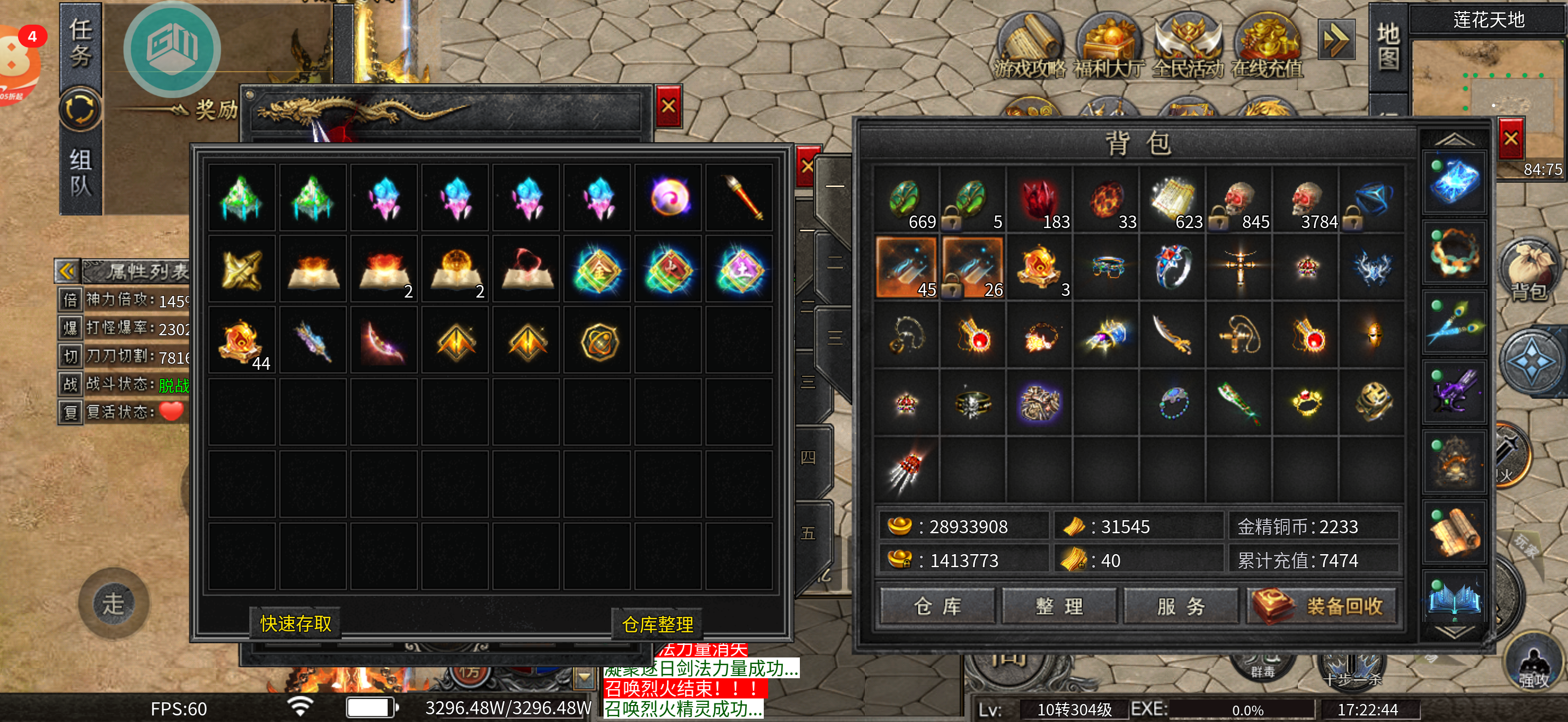Image resolution: width=1568 pixels, height=722 pixels.
Task: Open the 仓库 warehouse button in backpack
Action: click(937, 605)
